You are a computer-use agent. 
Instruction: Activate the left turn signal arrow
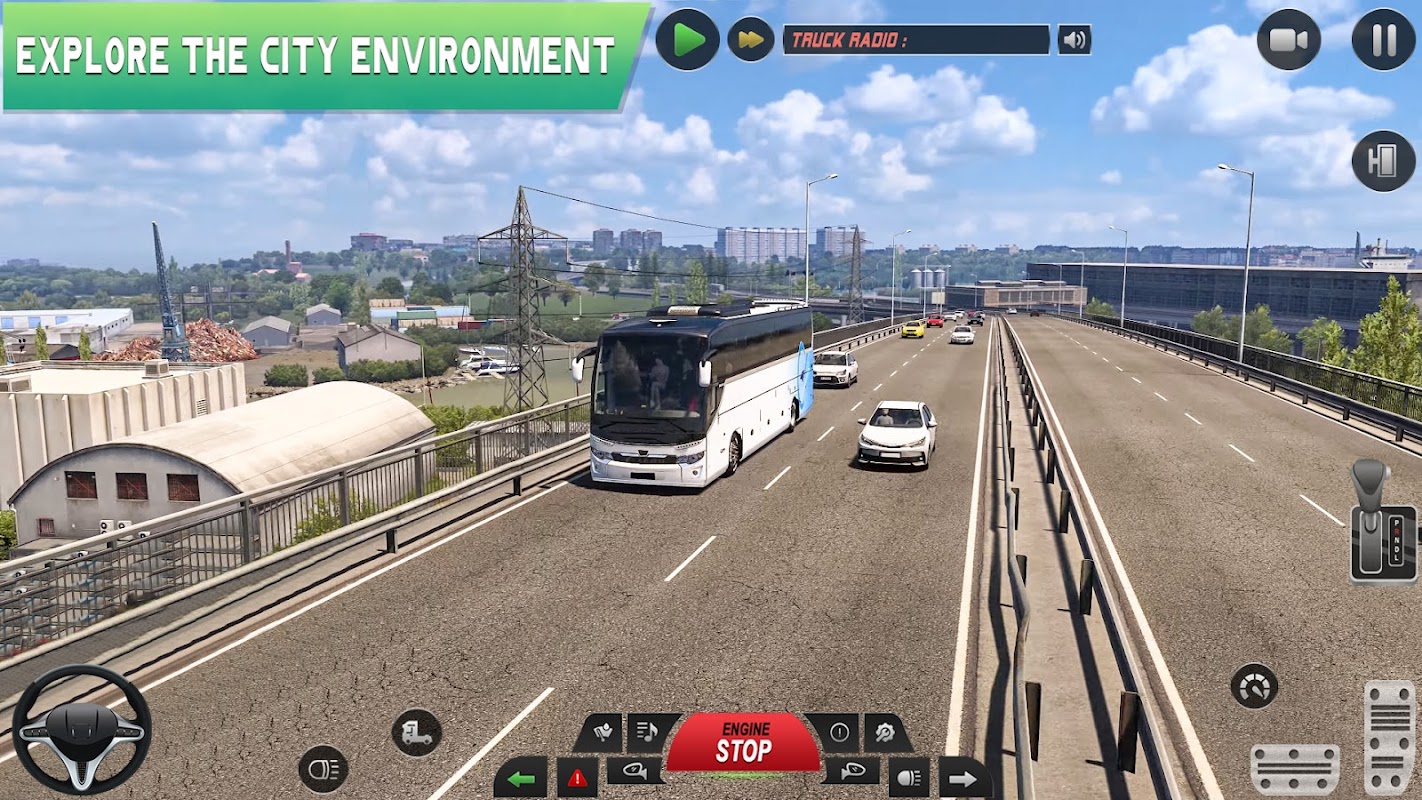[x=521, y=778]
